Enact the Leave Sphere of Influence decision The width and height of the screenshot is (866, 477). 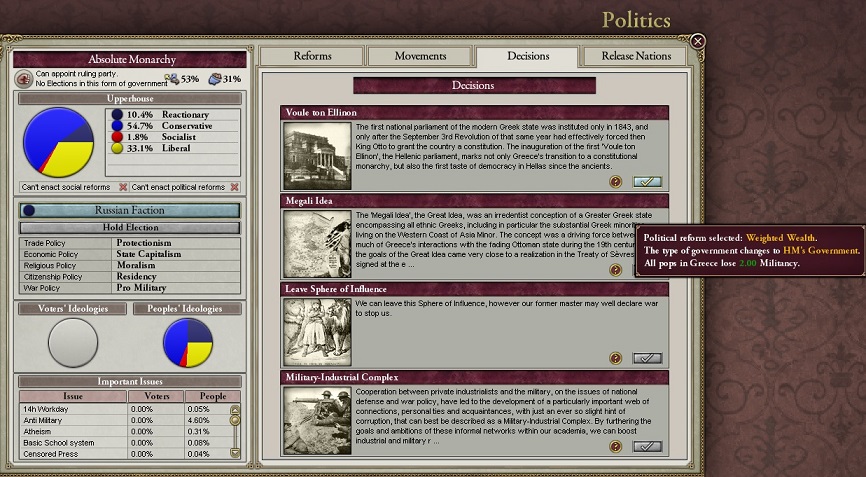click(x=648, y=358)
